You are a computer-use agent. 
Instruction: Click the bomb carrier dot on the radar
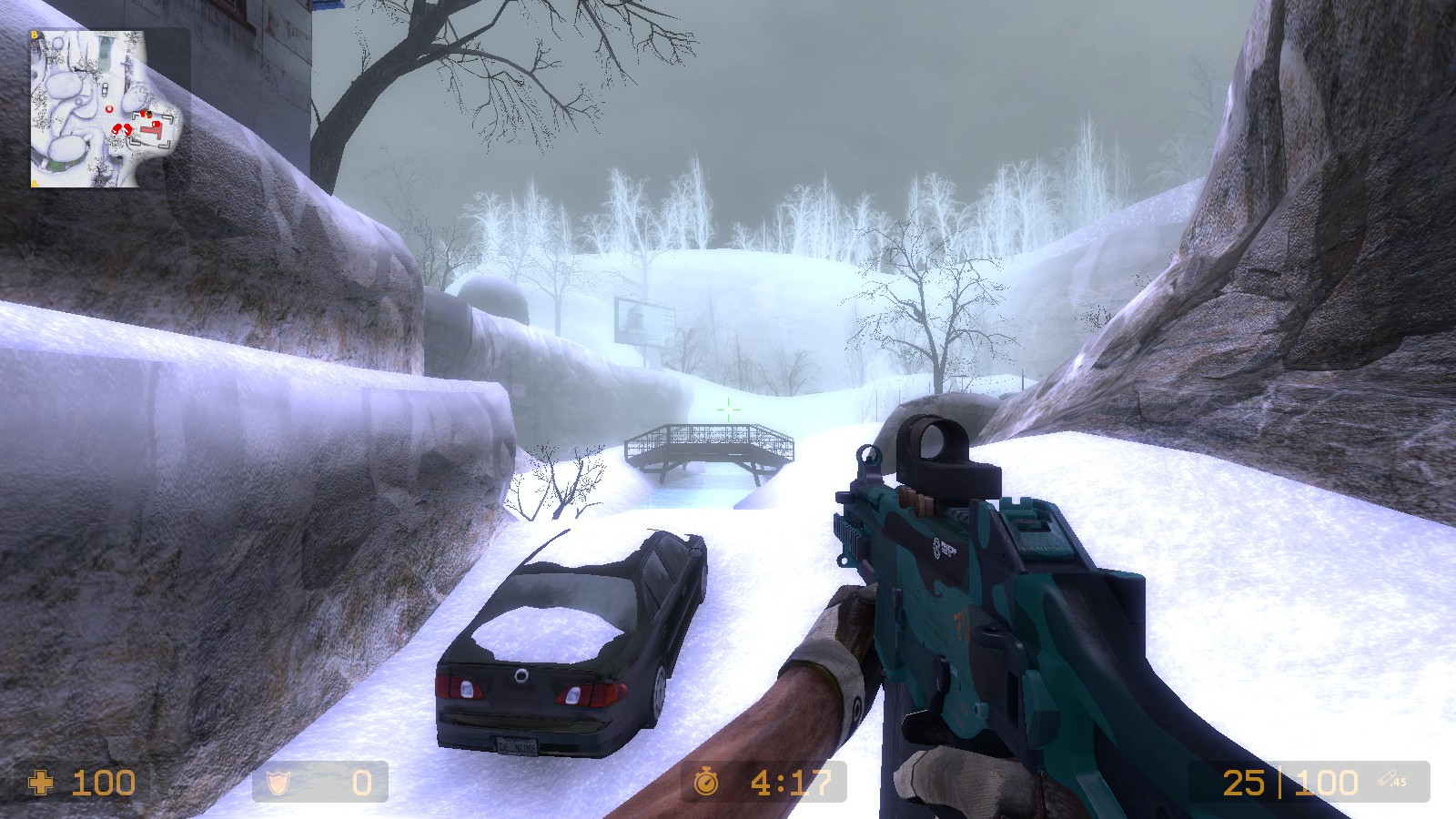(149, 115)
